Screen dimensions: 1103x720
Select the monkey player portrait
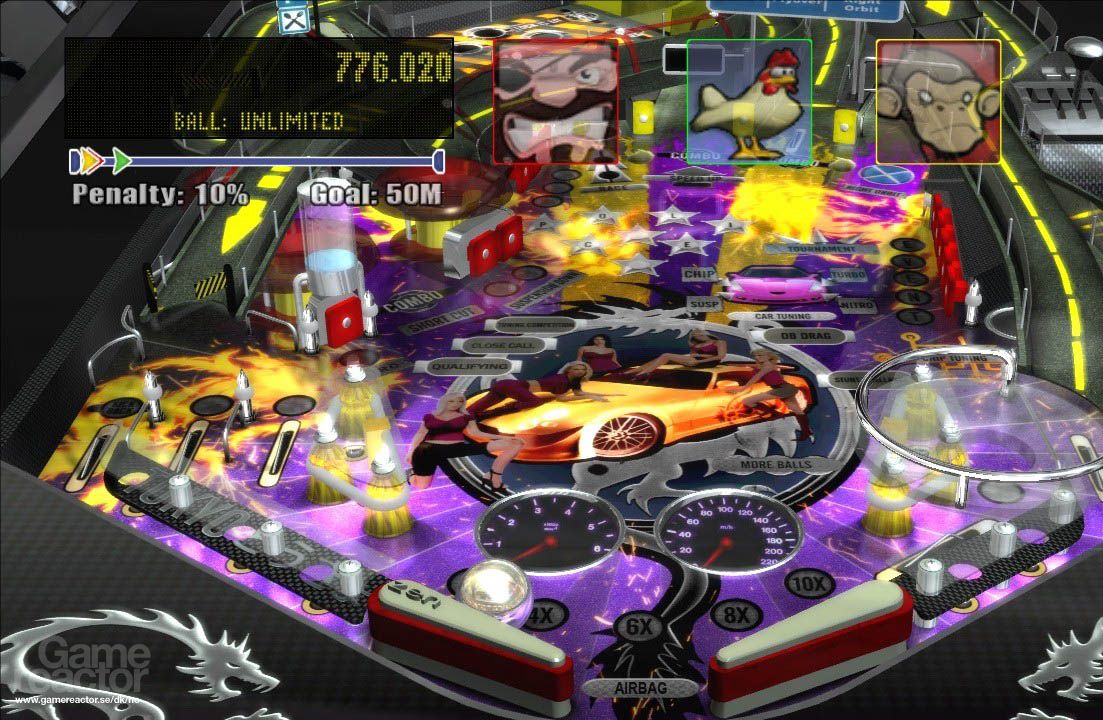click(x=938, y=100)
